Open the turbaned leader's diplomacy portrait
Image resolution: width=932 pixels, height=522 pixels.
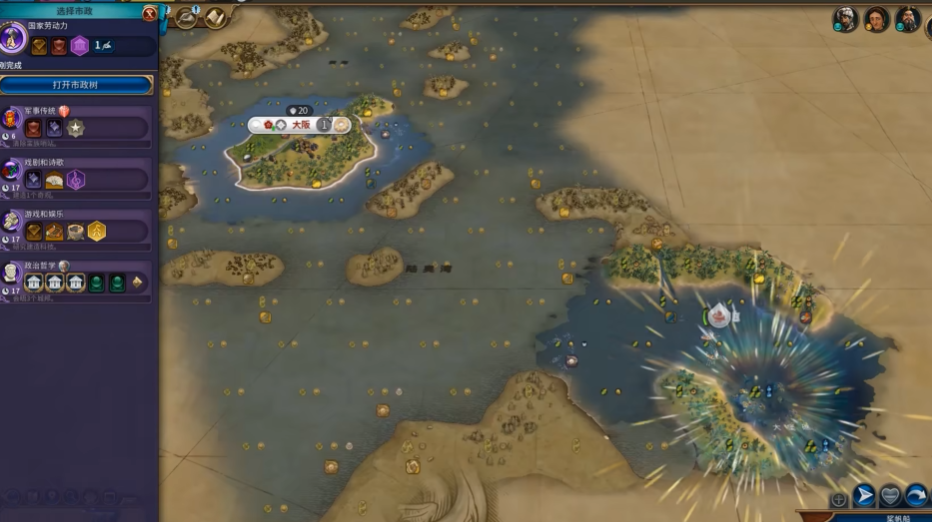846,19
